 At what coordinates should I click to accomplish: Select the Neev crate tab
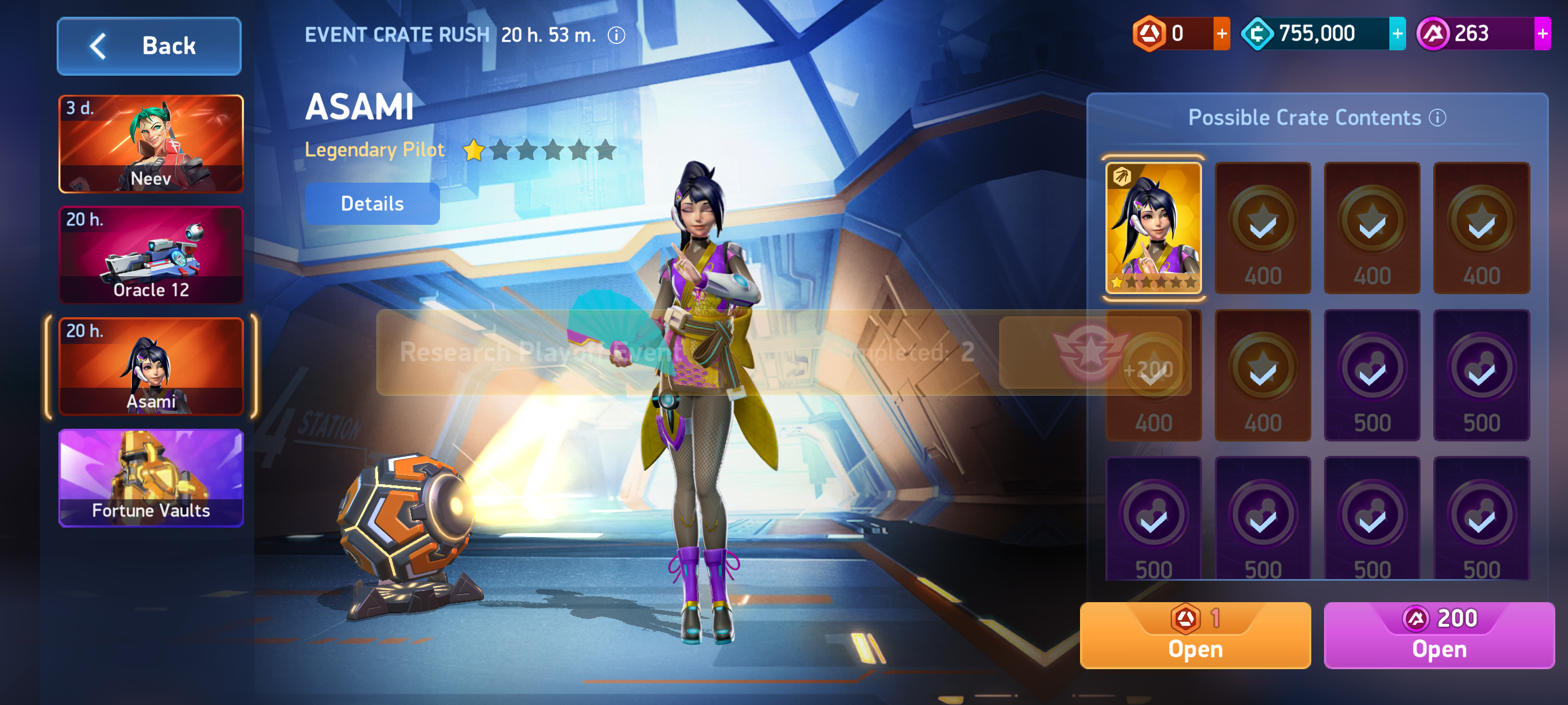tap(151, 143)
